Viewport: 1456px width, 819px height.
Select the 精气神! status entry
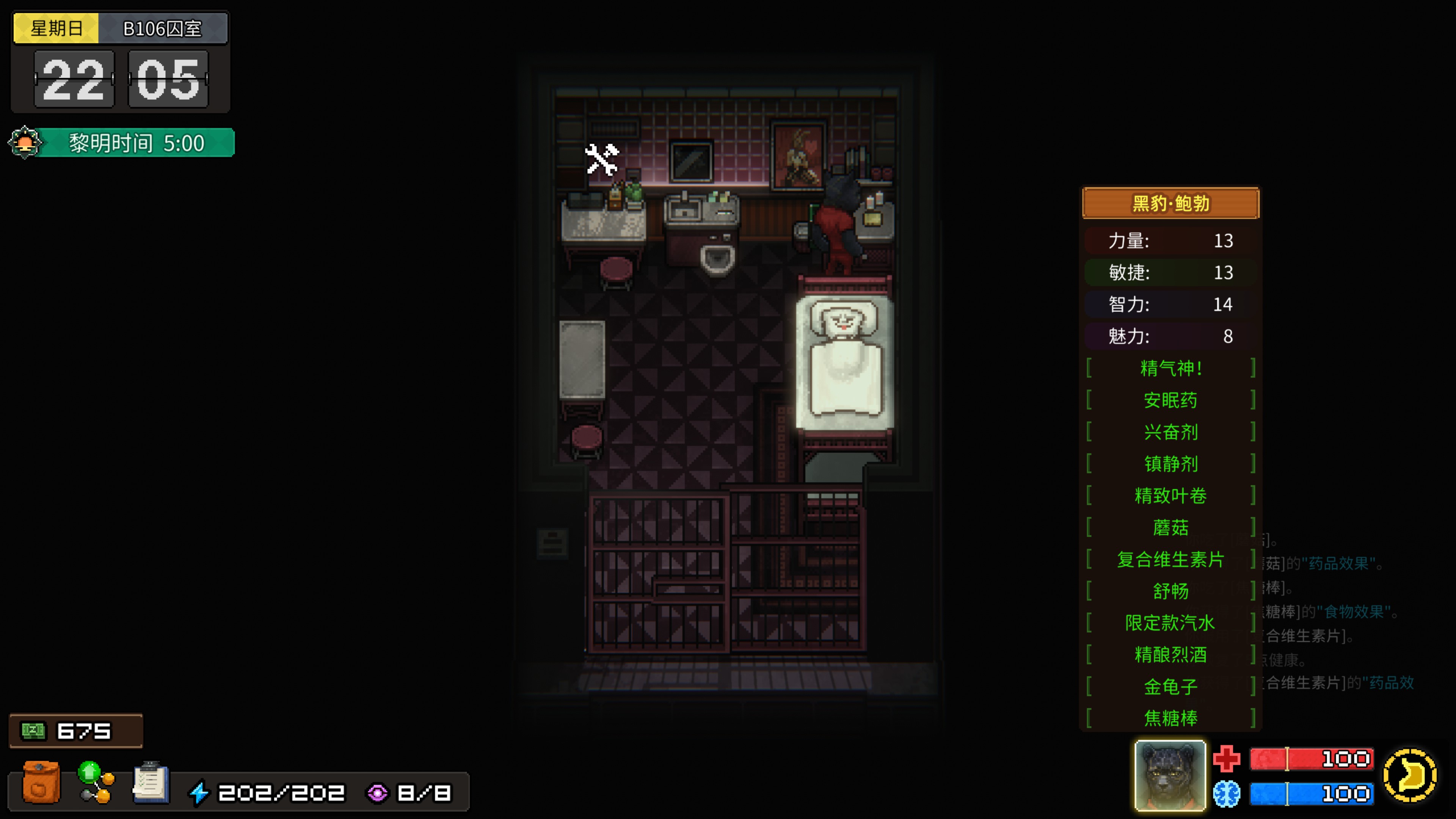(1170, 369)
